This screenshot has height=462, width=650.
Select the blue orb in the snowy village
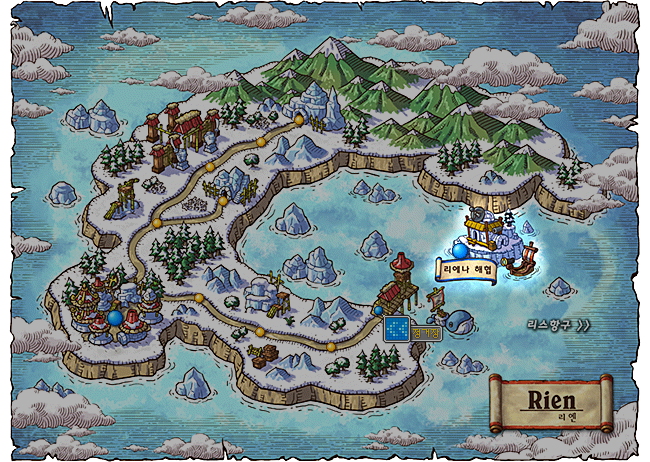[x=117, y=318]
